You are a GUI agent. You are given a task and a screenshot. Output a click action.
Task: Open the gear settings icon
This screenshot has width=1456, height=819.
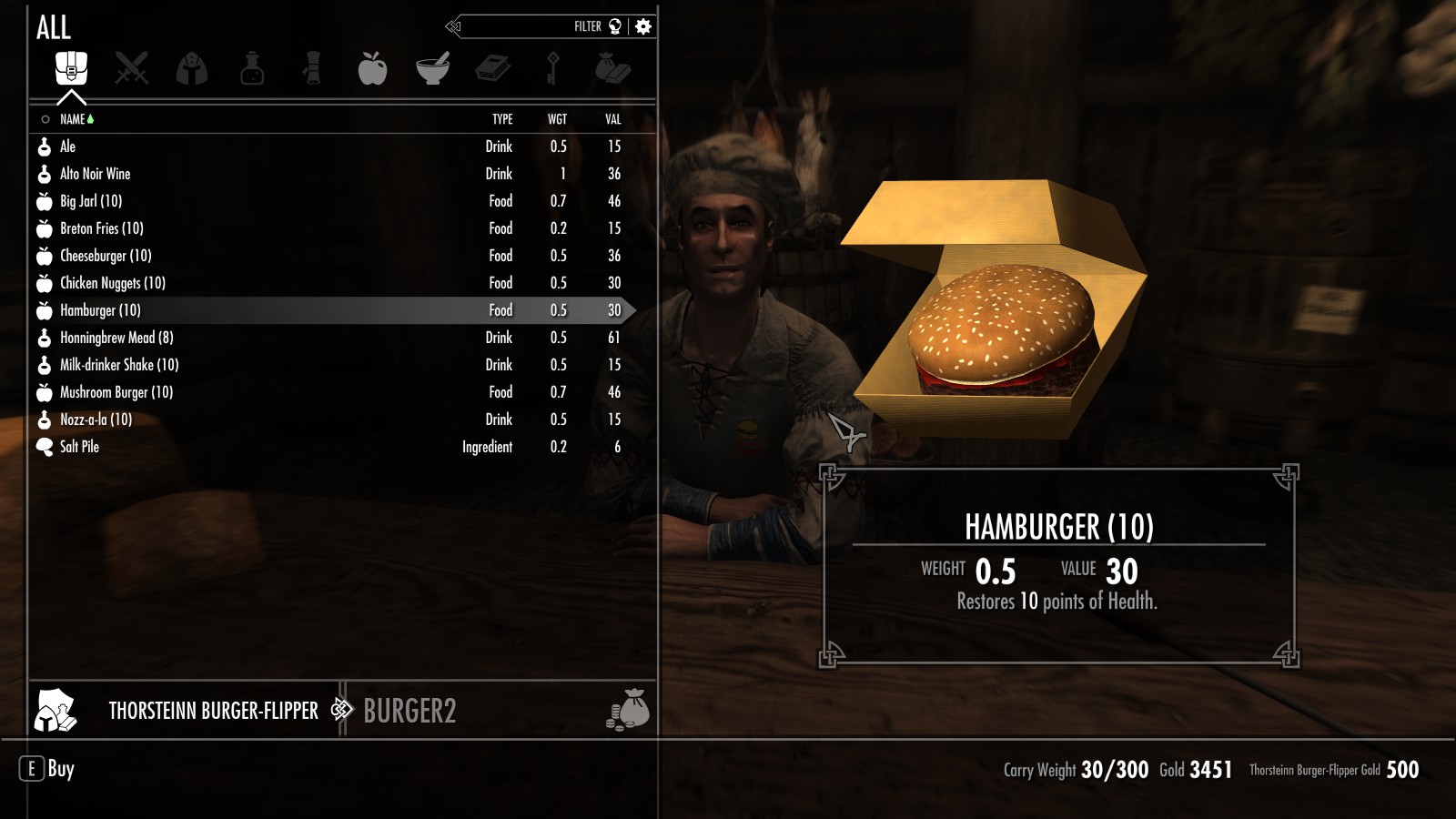pos(643,26)
